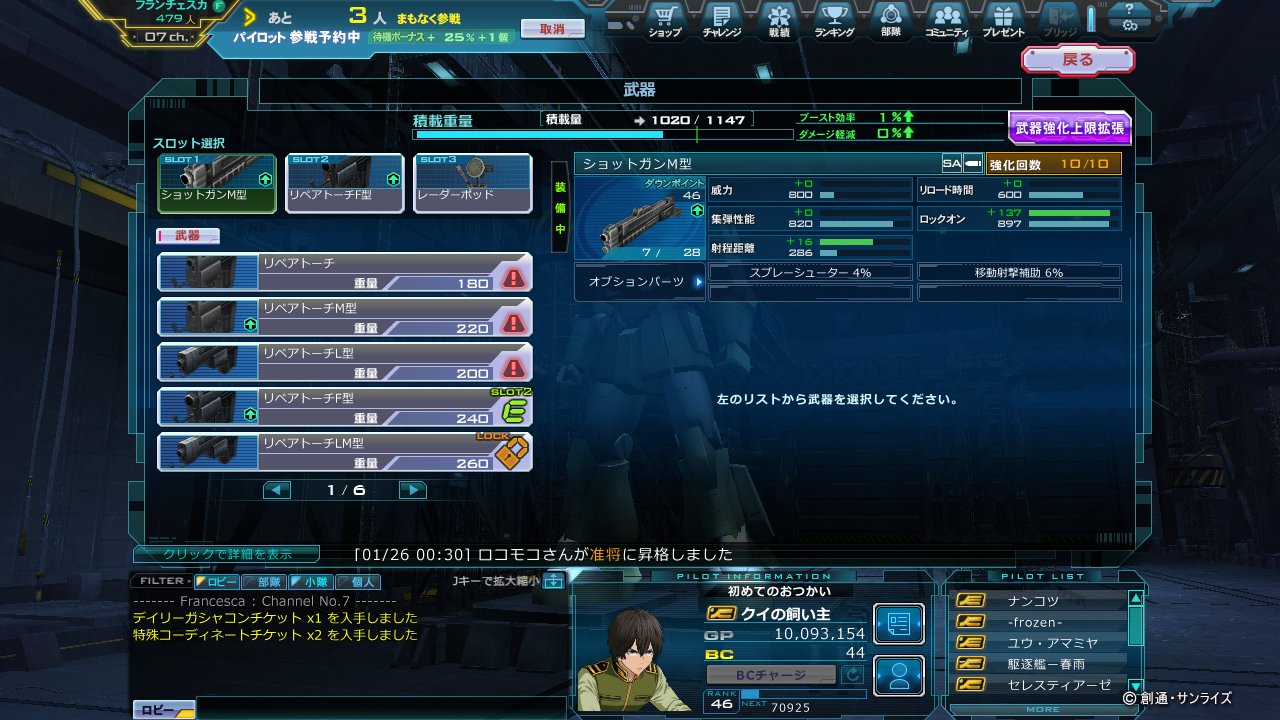Select Slot 2 リペアトーチF型
The height and width of the screenshot is (720, 1280).
tap(345, 183)
